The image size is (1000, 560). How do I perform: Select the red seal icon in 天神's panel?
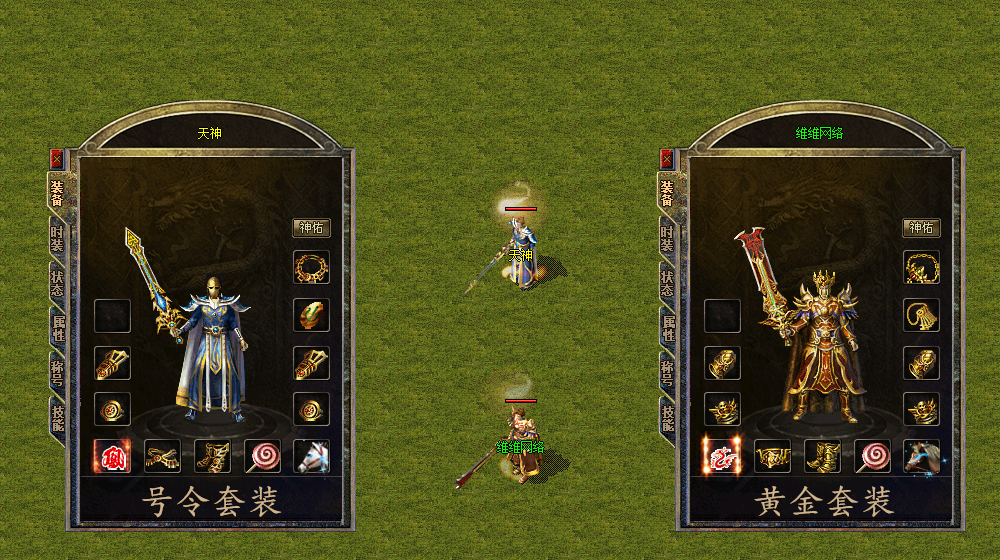[x=111, y=456]
